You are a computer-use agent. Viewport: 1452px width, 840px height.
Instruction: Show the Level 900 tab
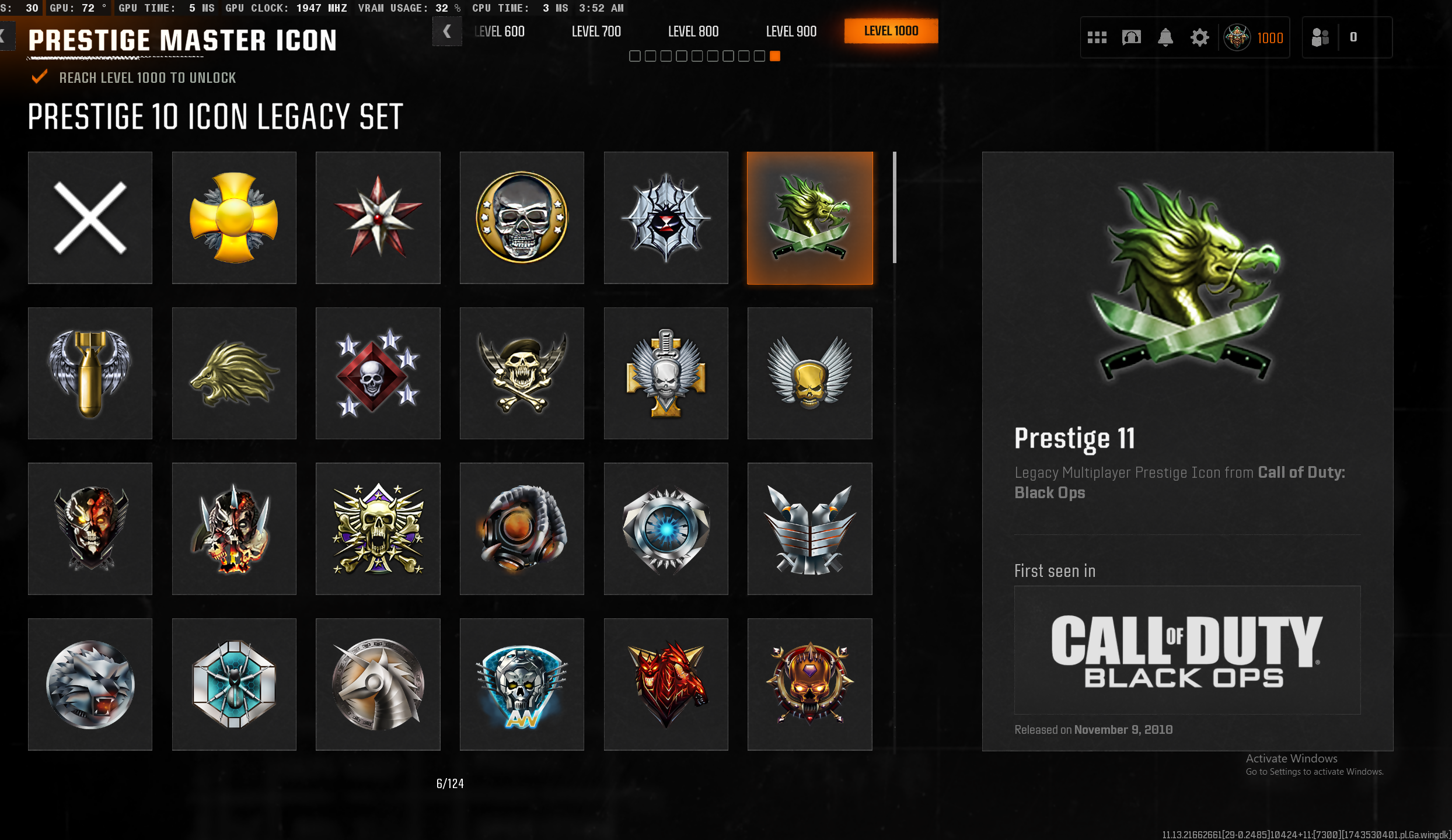point(791,32)
